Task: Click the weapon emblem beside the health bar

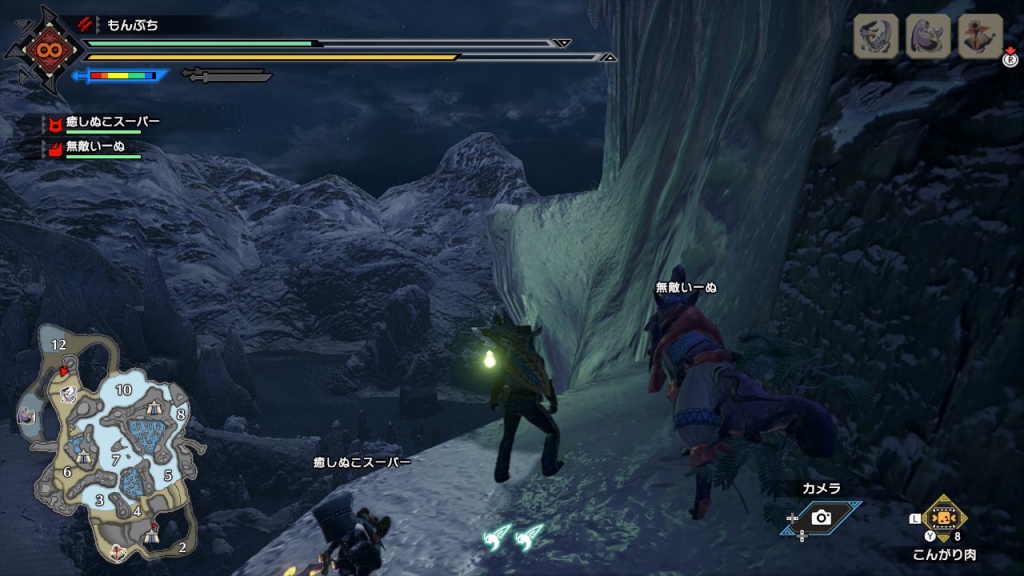Action: [x=44, y=48]
